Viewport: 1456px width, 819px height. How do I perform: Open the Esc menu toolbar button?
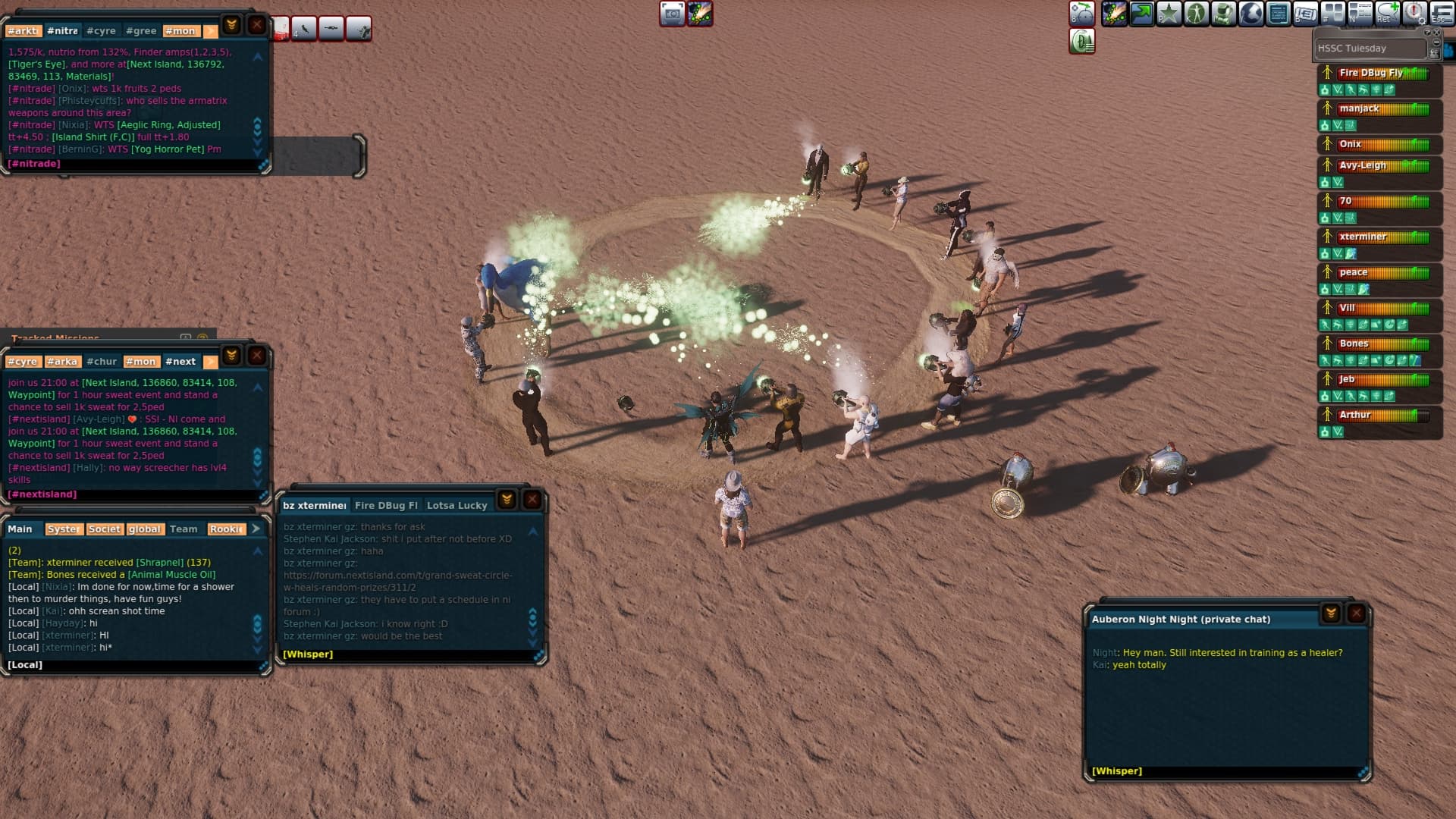1442,14
